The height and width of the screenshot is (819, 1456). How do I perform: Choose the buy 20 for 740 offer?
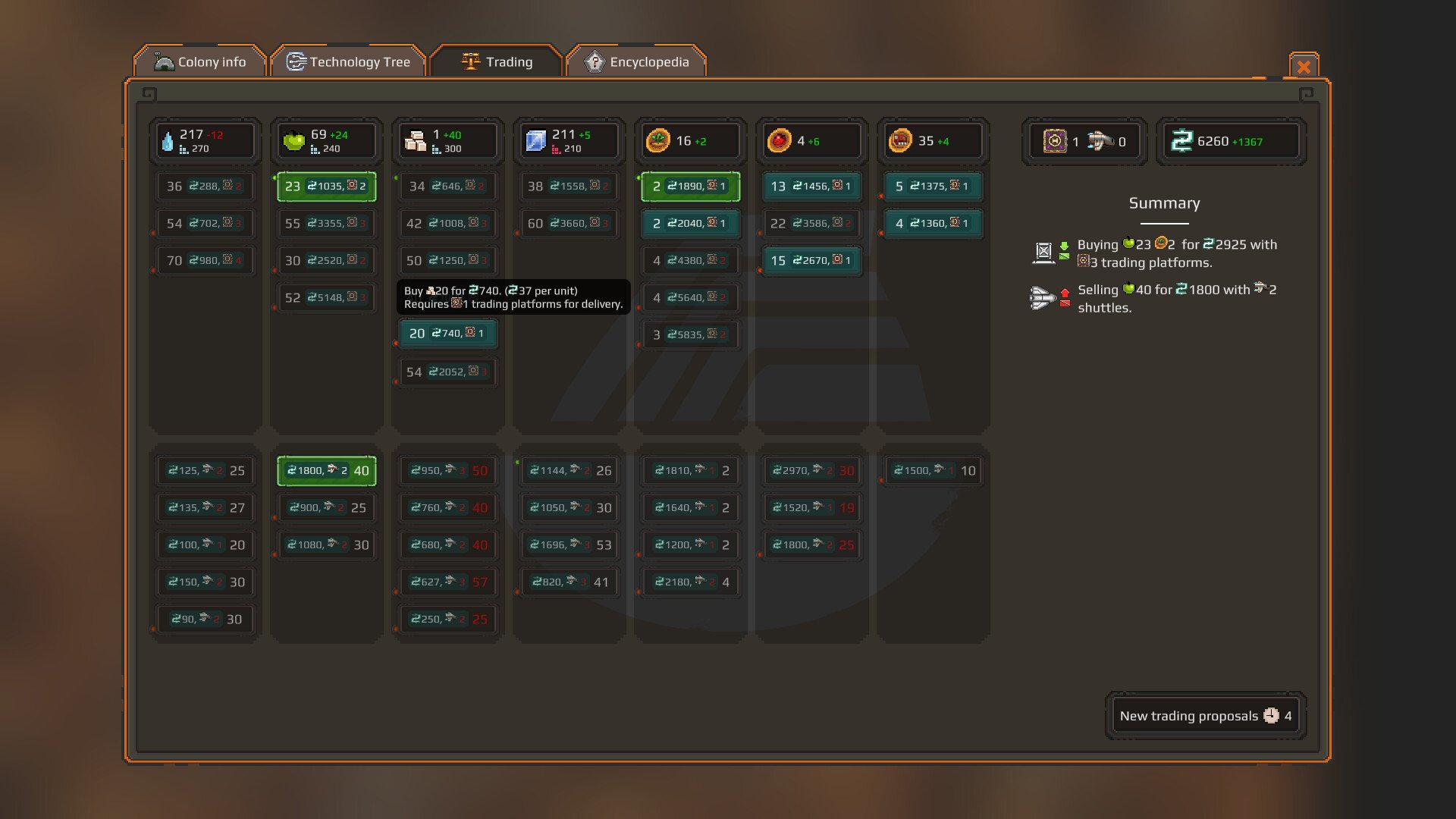(447, 334)
